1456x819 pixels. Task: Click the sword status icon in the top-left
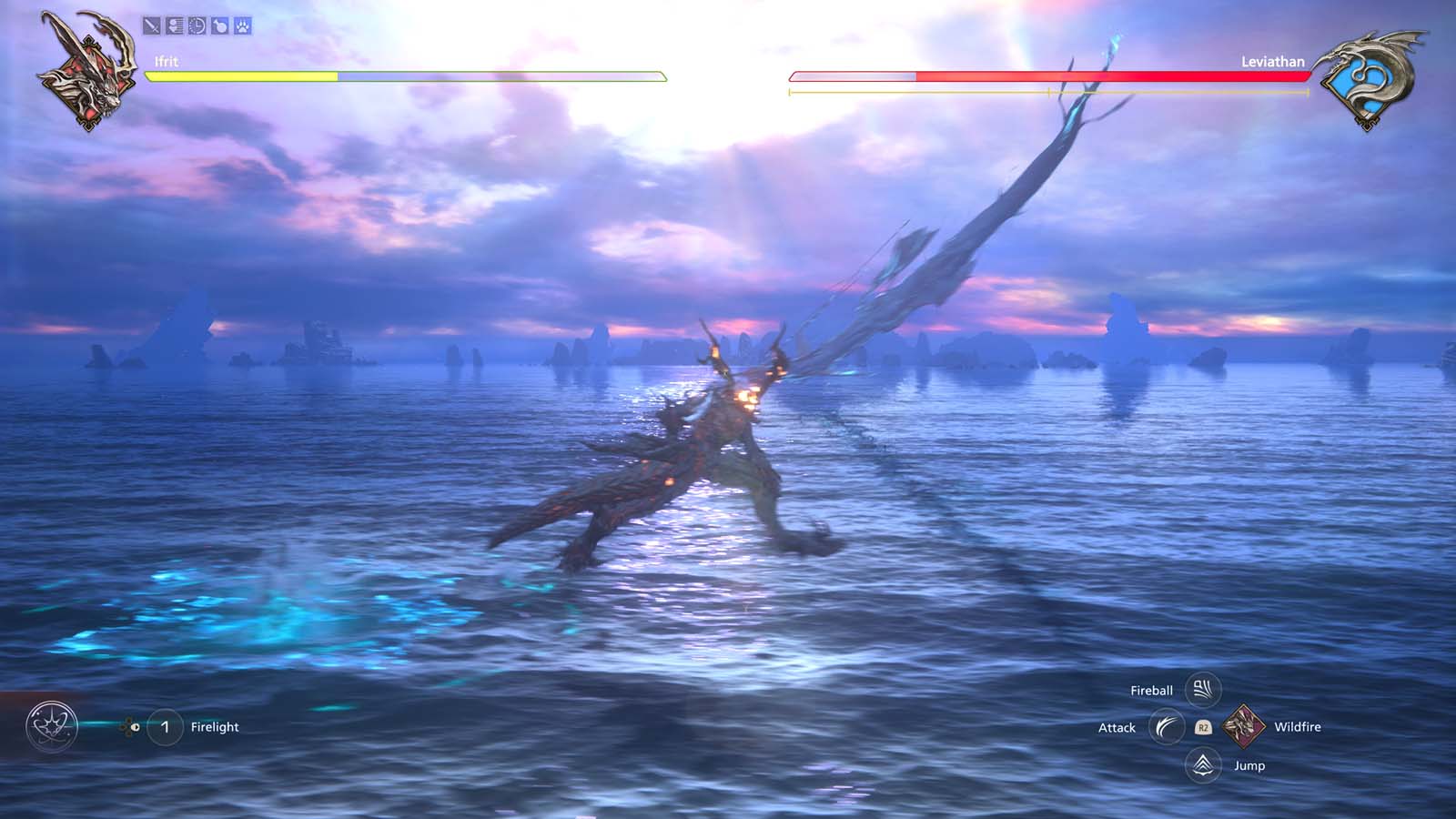[152, 25]
